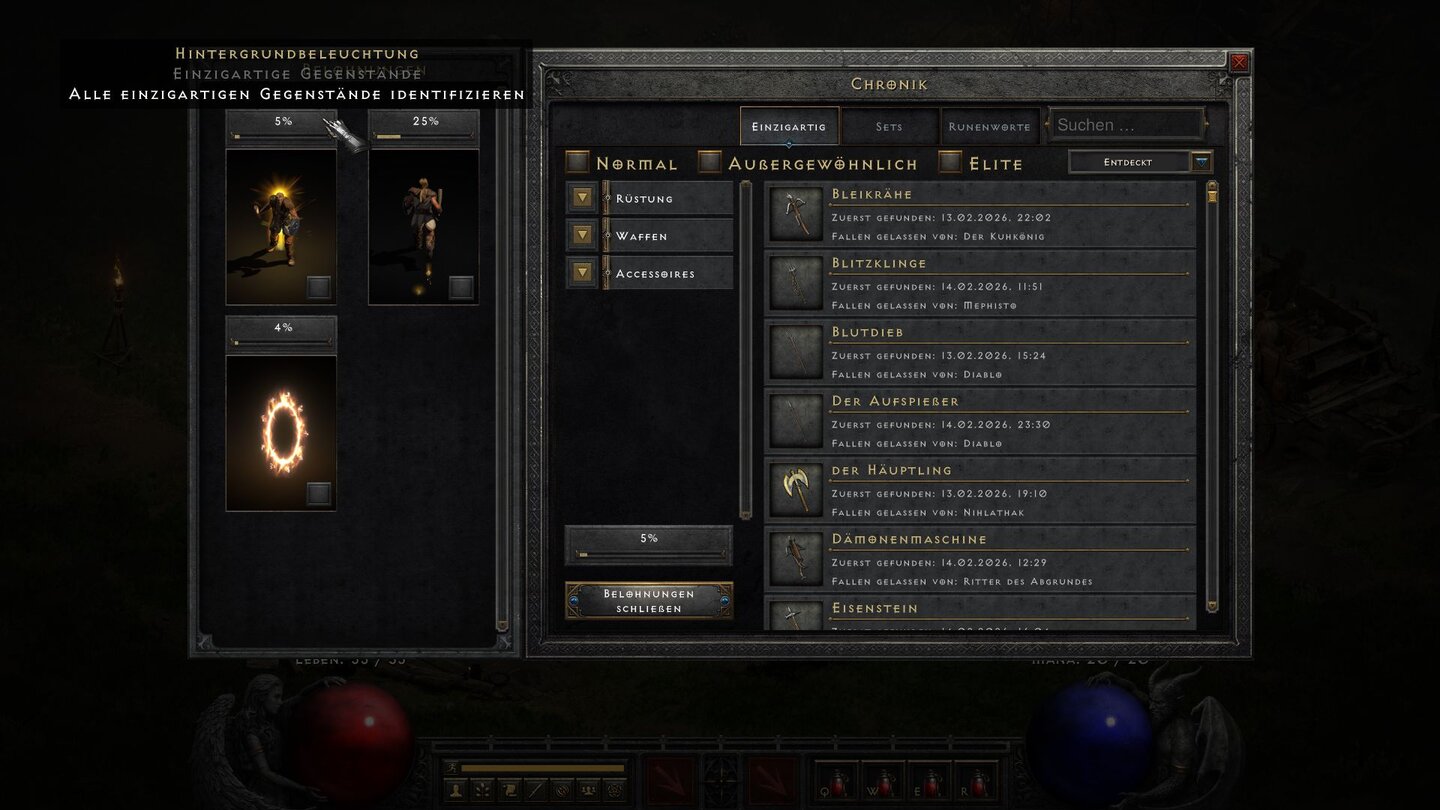Click the Dämonenmaschine crossbow icon

[x=795, y=558]
